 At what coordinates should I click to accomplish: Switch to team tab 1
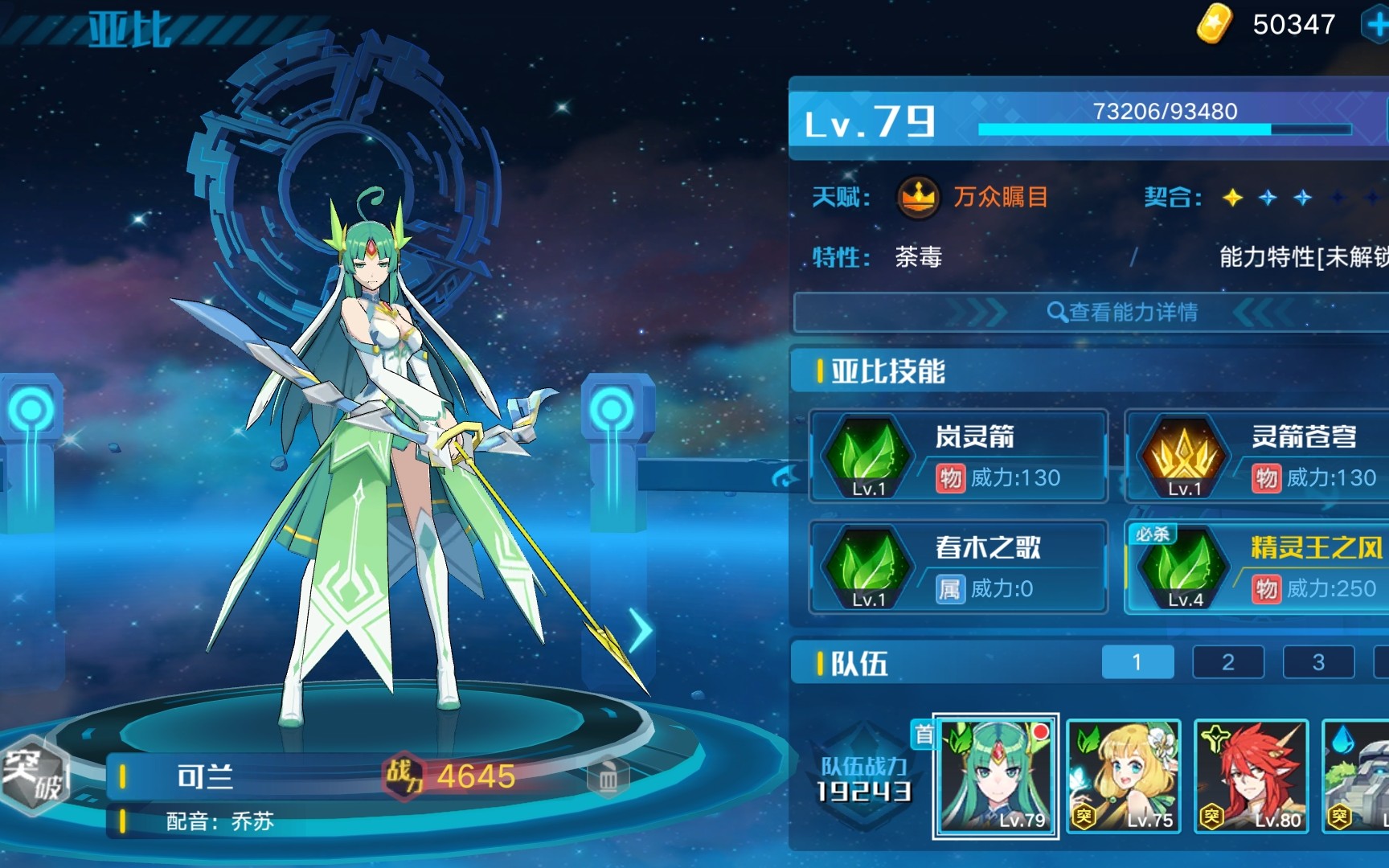(x=1137, y=662)
